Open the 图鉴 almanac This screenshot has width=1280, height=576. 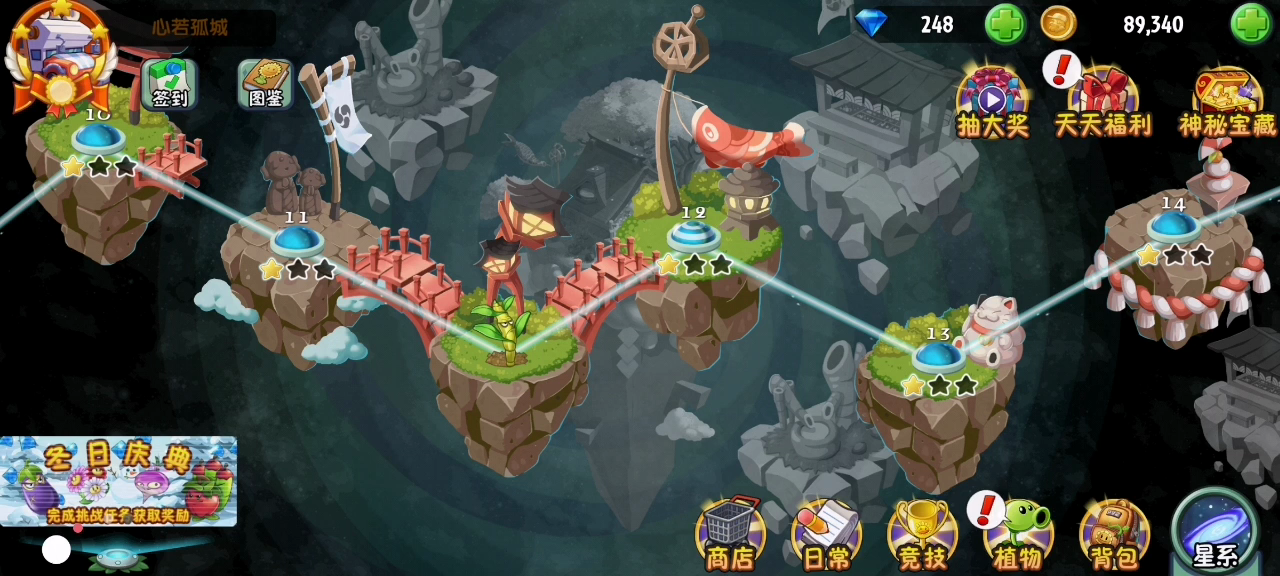(x=265, y=84)
